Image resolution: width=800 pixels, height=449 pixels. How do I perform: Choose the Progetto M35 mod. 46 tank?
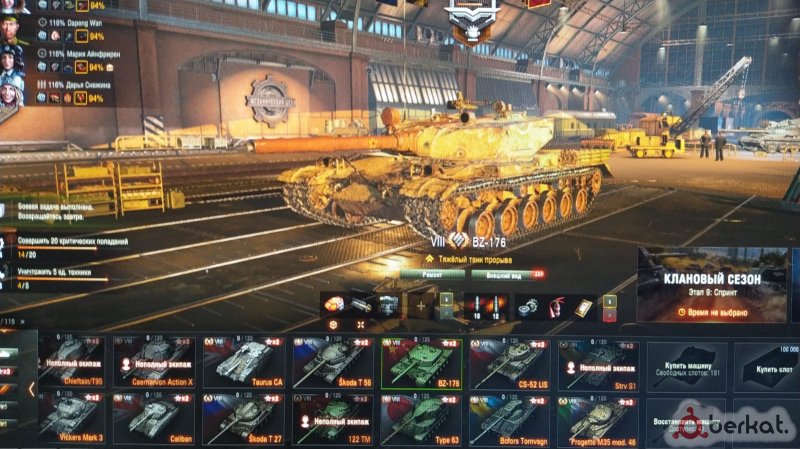[x=597, y=417]
